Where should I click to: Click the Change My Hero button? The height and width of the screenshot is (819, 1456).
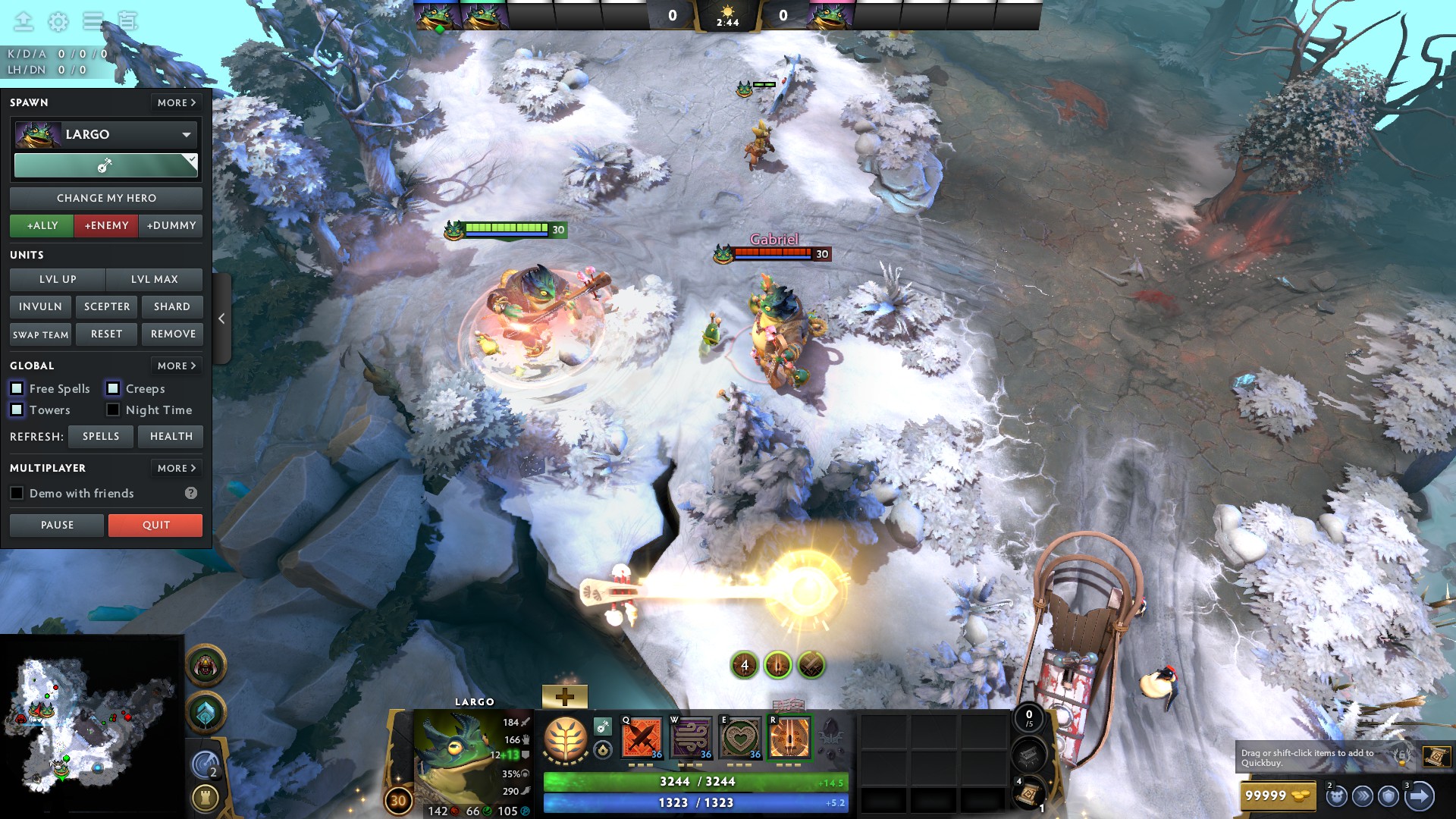click(x=106, y=198)
